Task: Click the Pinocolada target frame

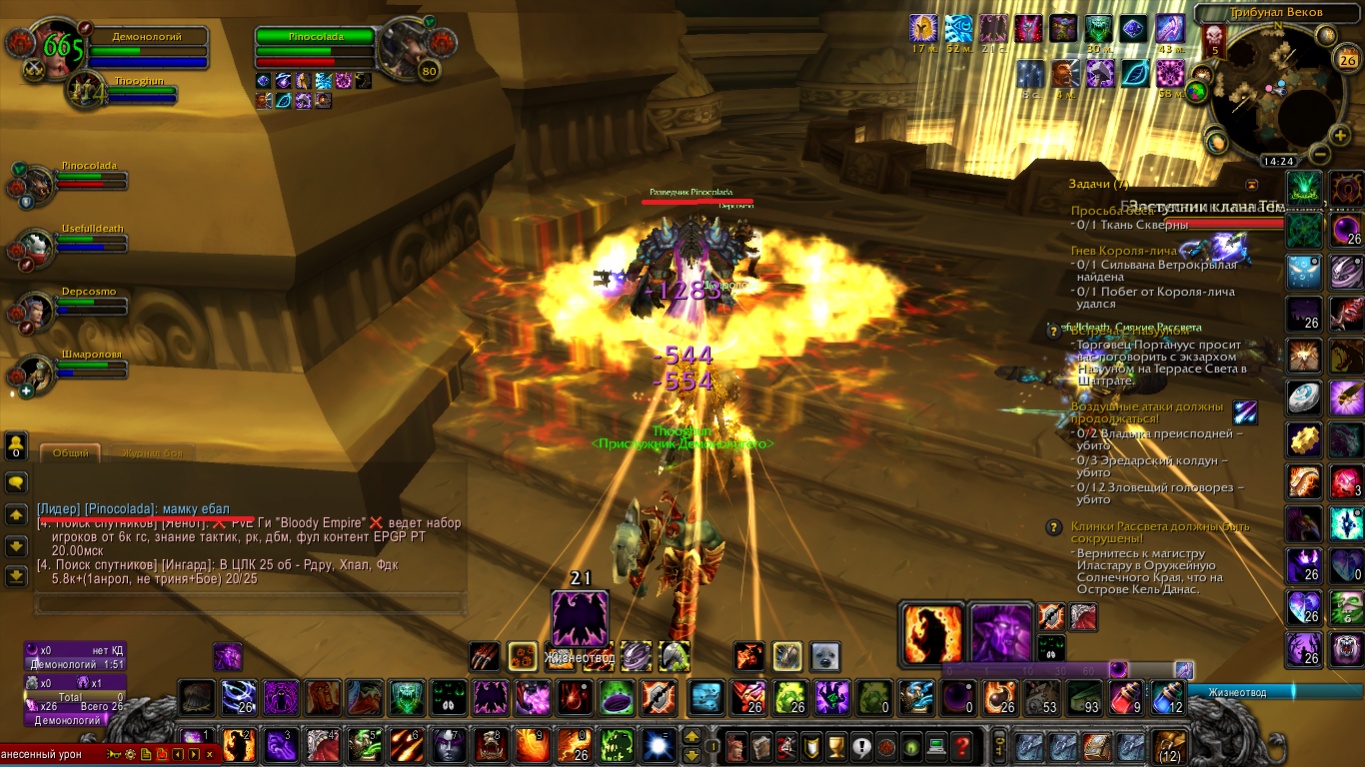Action: (x=315, y=48)
